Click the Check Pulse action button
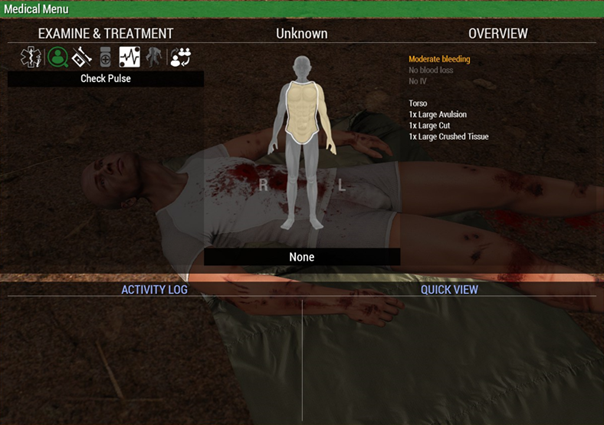Image resolution: width=604 pixels, height=425 pixels. point(106,78)
